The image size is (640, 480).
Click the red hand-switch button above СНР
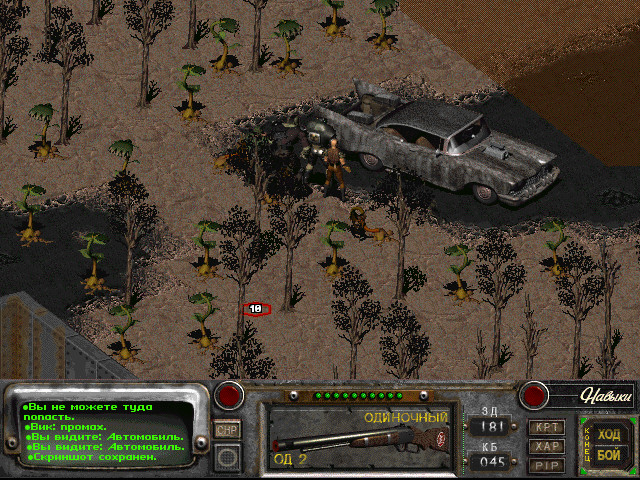(230, 395)
